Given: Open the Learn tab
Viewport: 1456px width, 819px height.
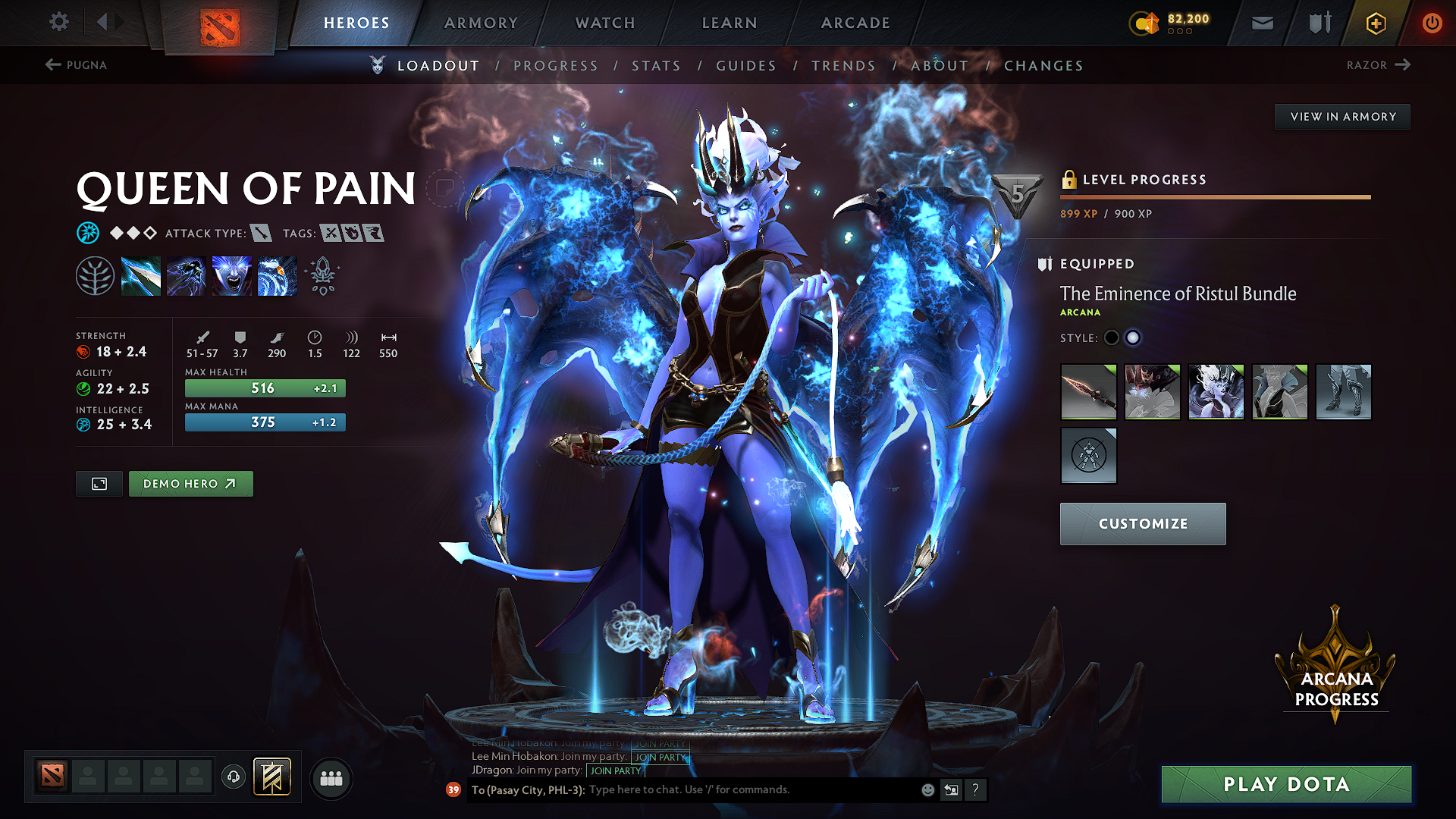Looking at the screenshot, I should coord(730,23).
